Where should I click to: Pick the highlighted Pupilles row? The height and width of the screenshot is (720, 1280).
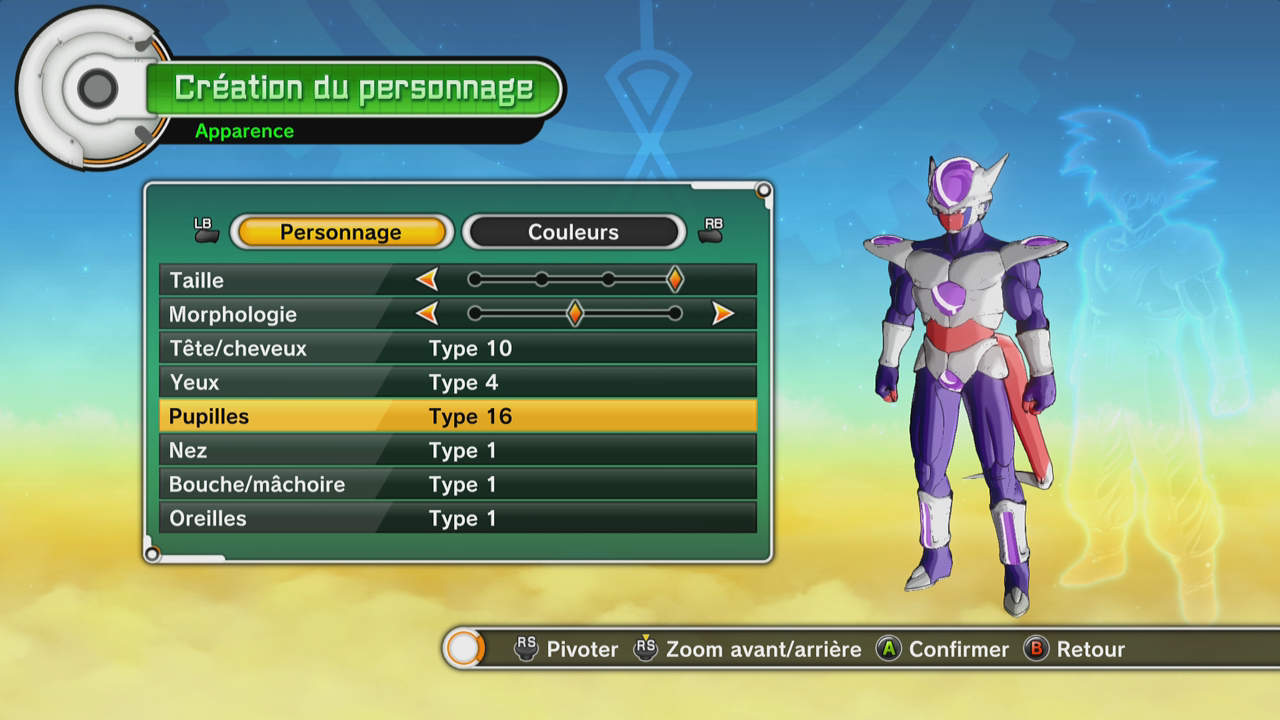[x=457, y=416]
